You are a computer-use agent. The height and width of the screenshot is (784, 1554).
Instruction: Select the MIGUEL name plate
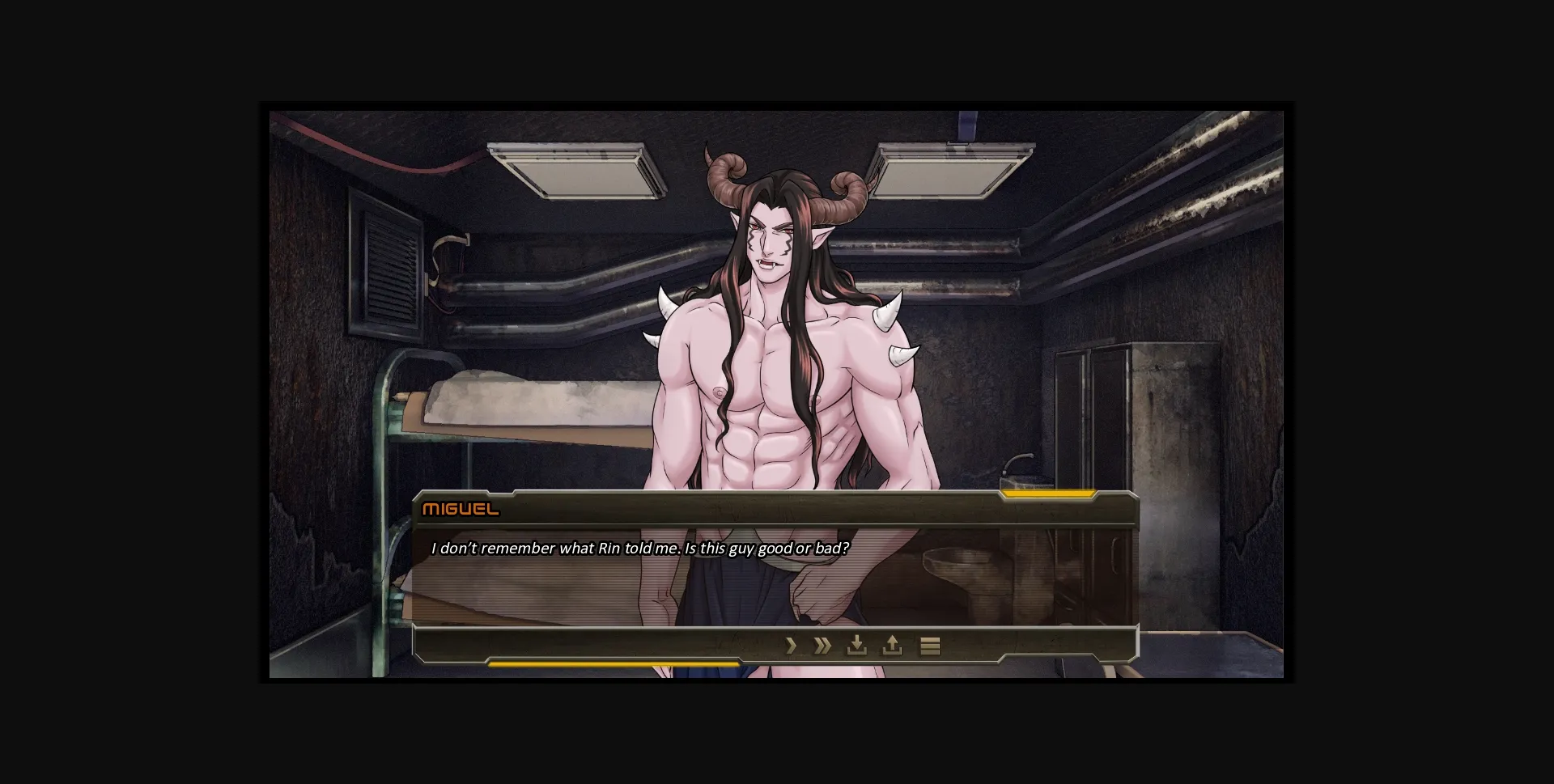coord(461,509)
